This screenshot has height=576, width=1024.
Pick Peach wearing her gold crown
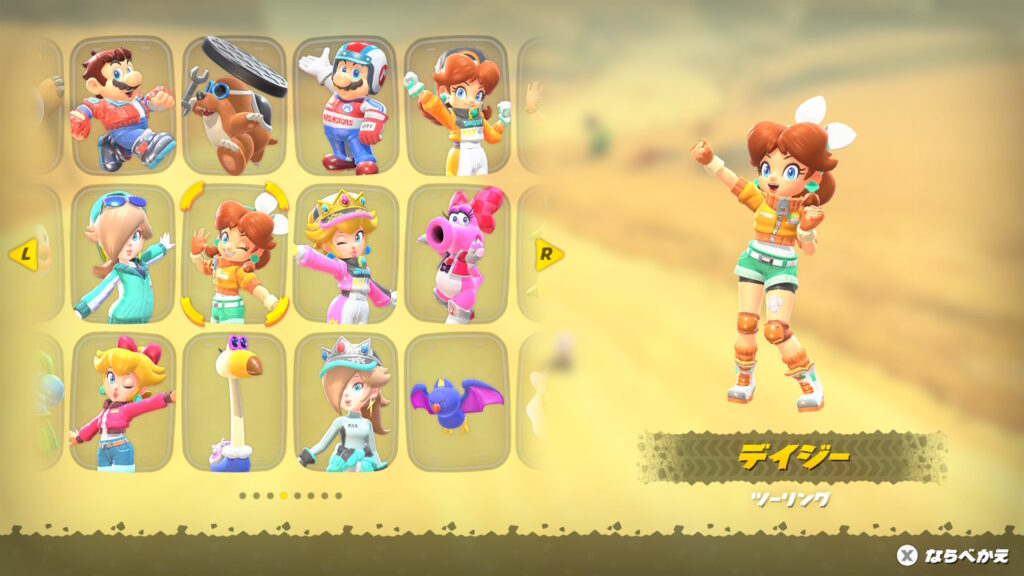point(346,254)
